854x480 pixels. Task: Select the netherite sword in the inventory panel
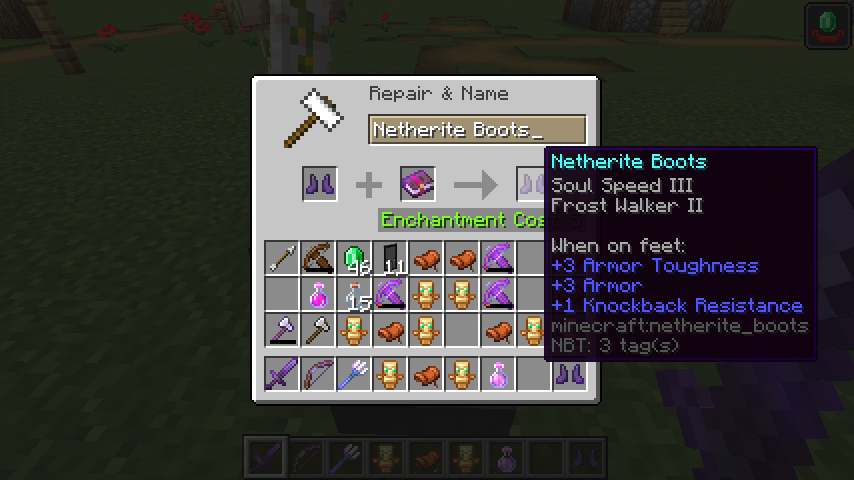(x=282, y=375)
